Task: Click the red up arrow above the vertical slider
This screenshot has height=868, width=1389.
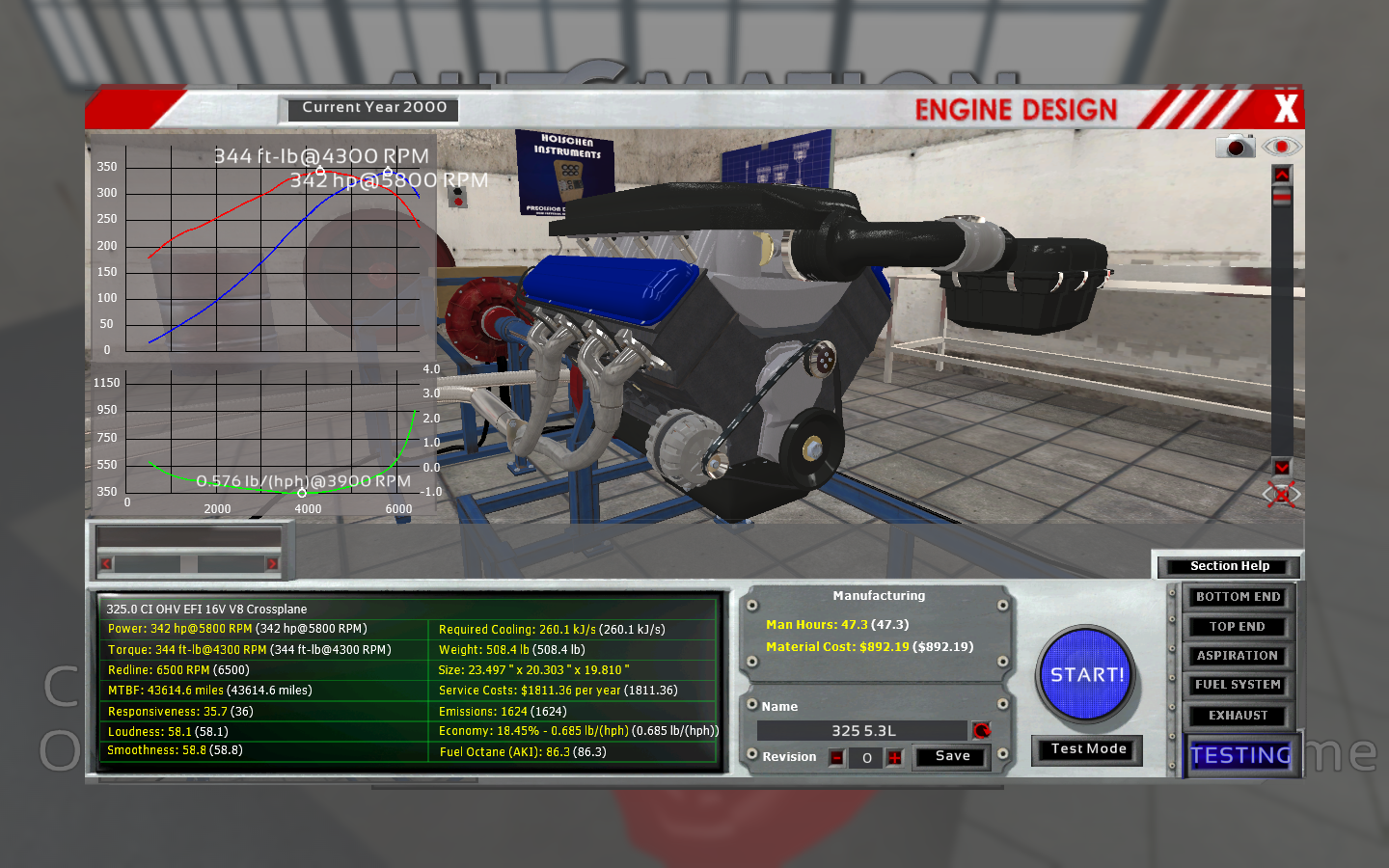Action: pos(1281,175)
